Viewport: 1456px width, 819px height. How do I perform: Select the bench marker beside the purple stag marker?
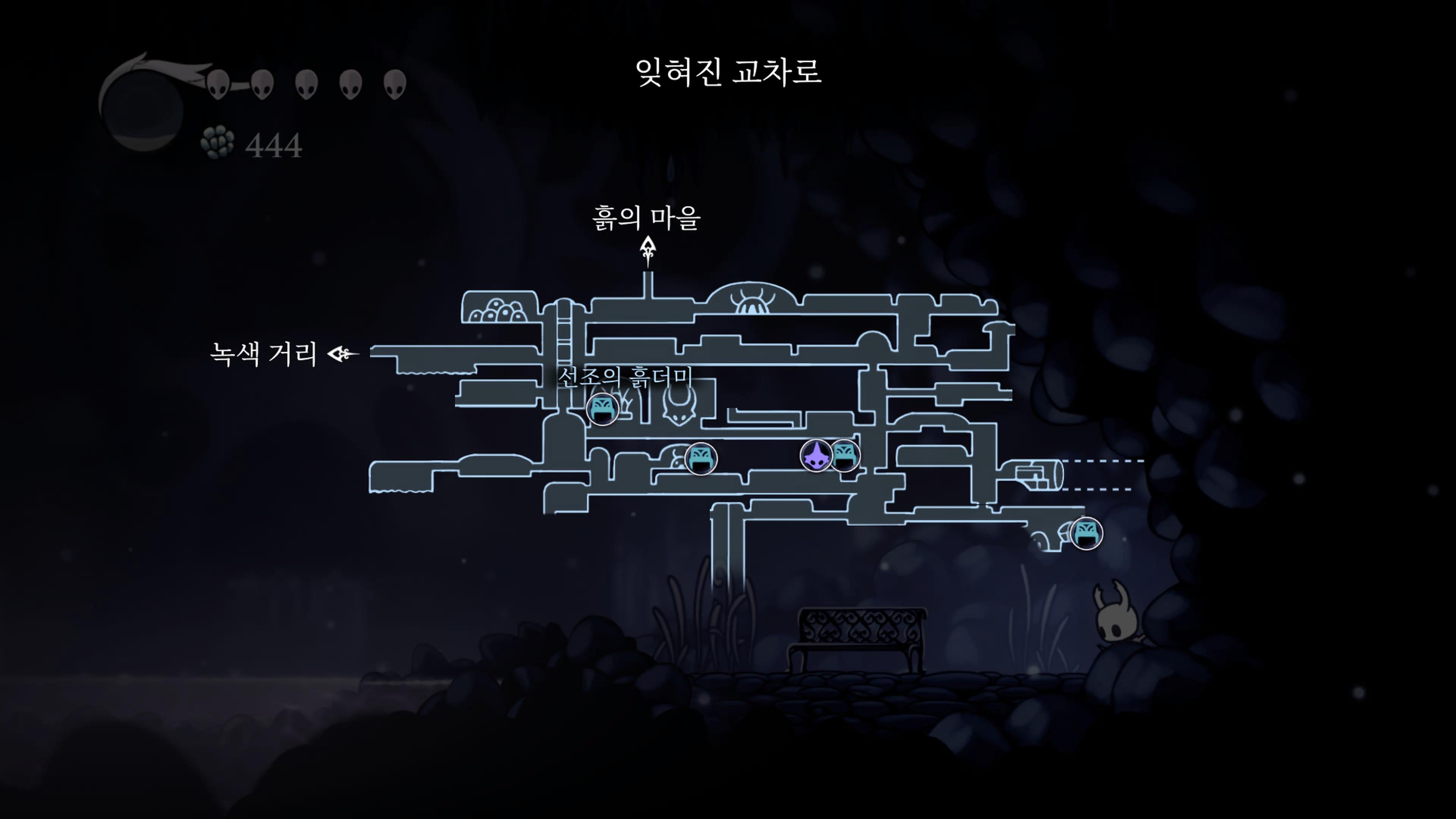click(x=844, y=455)
